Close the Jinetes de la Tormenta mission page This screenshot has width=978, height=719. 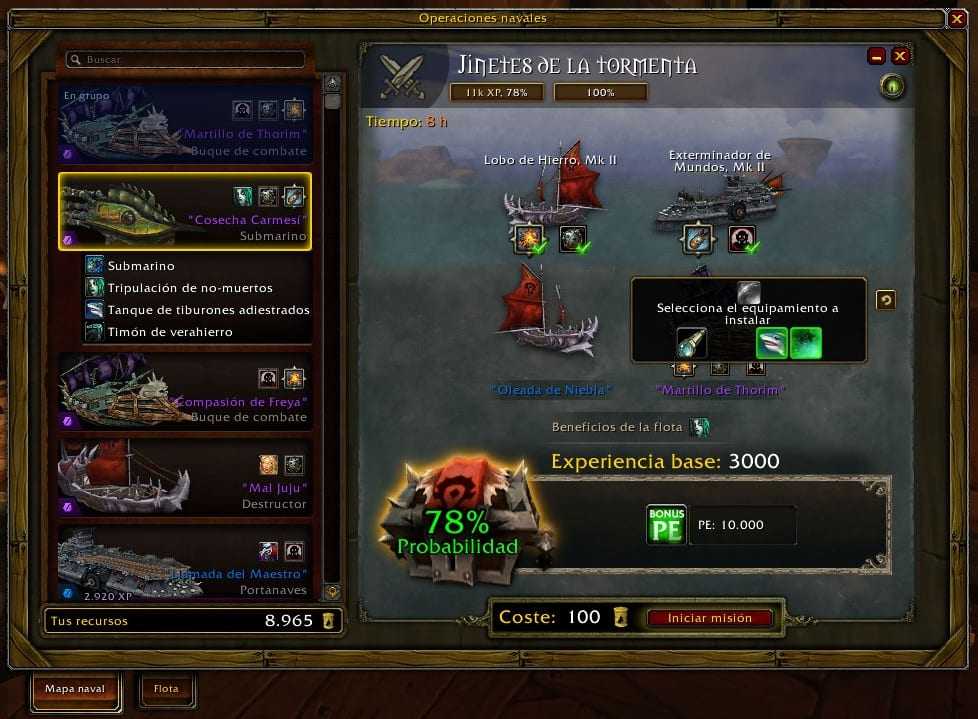[x=900, y=56]
